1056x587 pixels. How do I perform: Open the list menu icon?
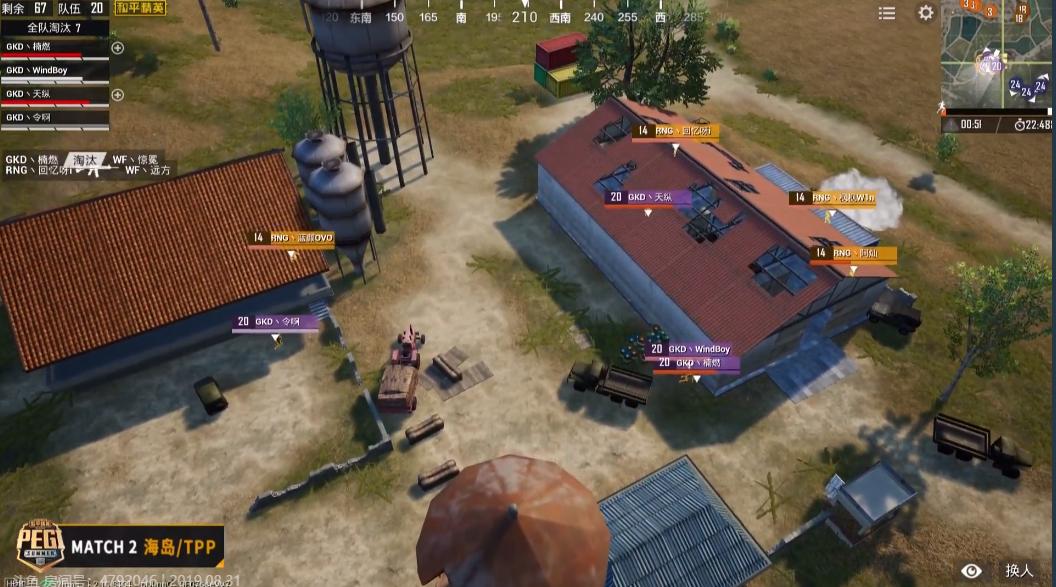pyautogui.click(x=887, y=13)
